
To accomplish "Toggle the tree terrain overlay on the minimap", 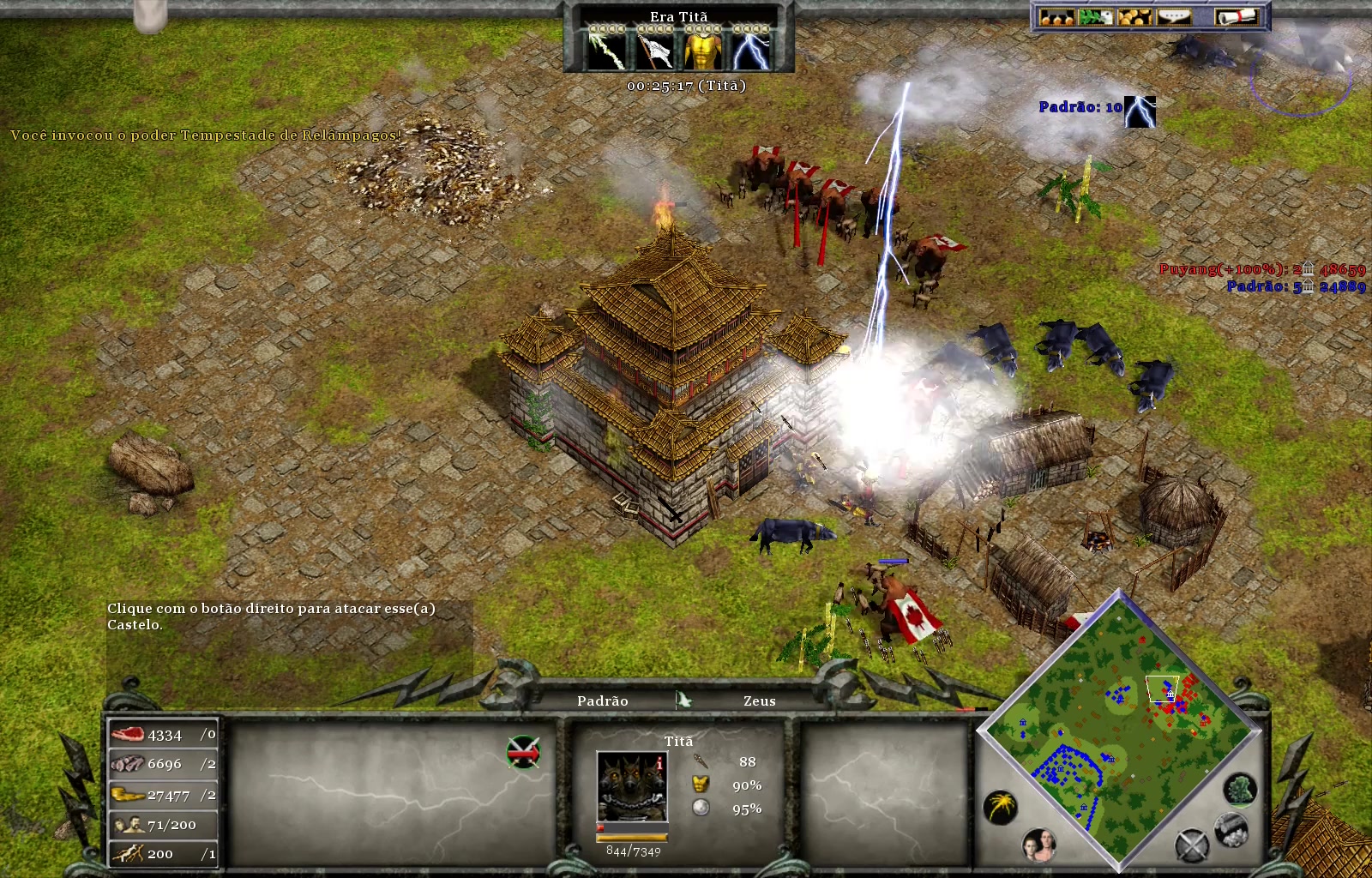I will tap(1239, 791).
